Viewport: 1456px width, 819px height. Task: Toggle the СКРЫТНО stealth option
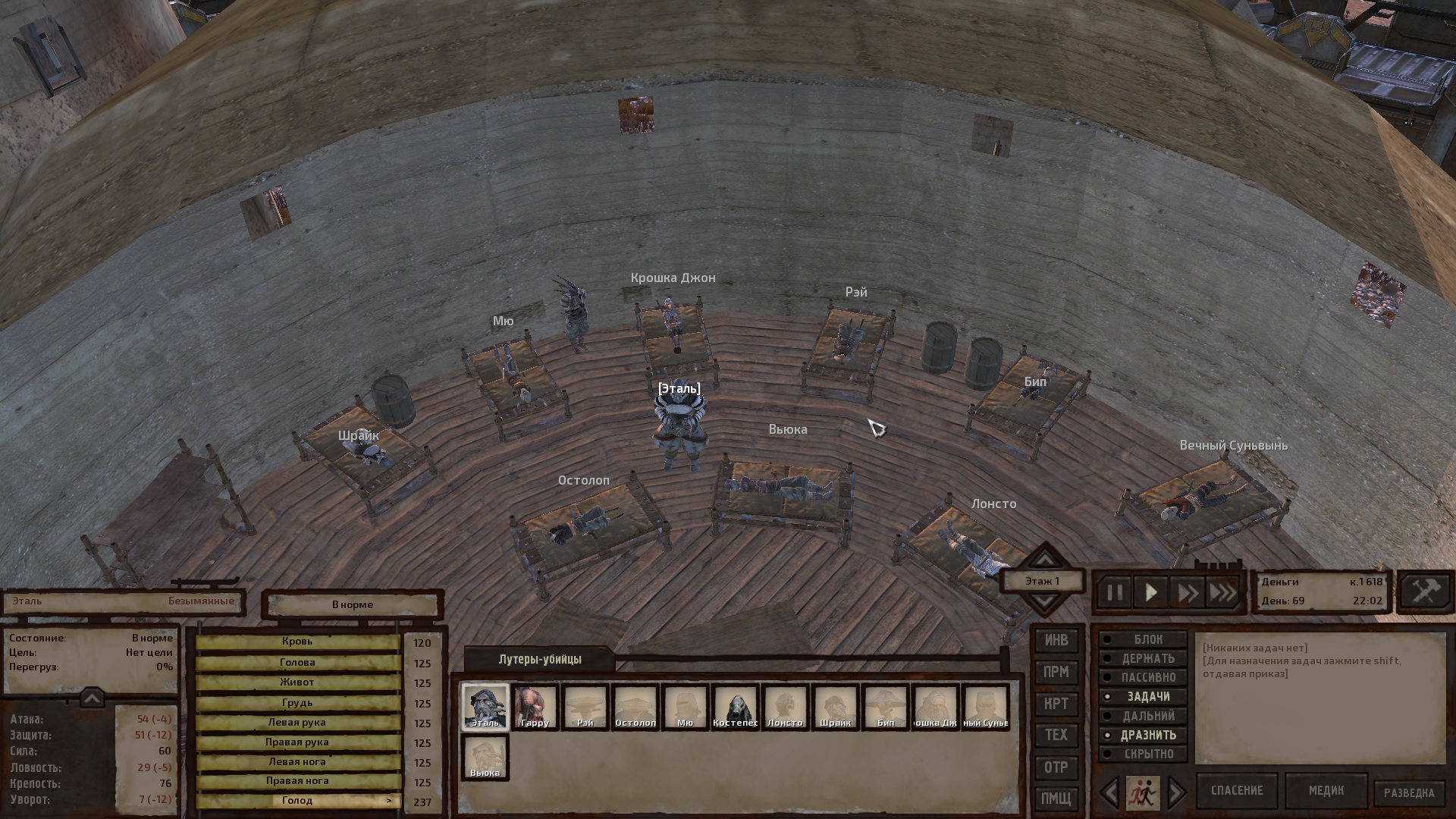1144,754
